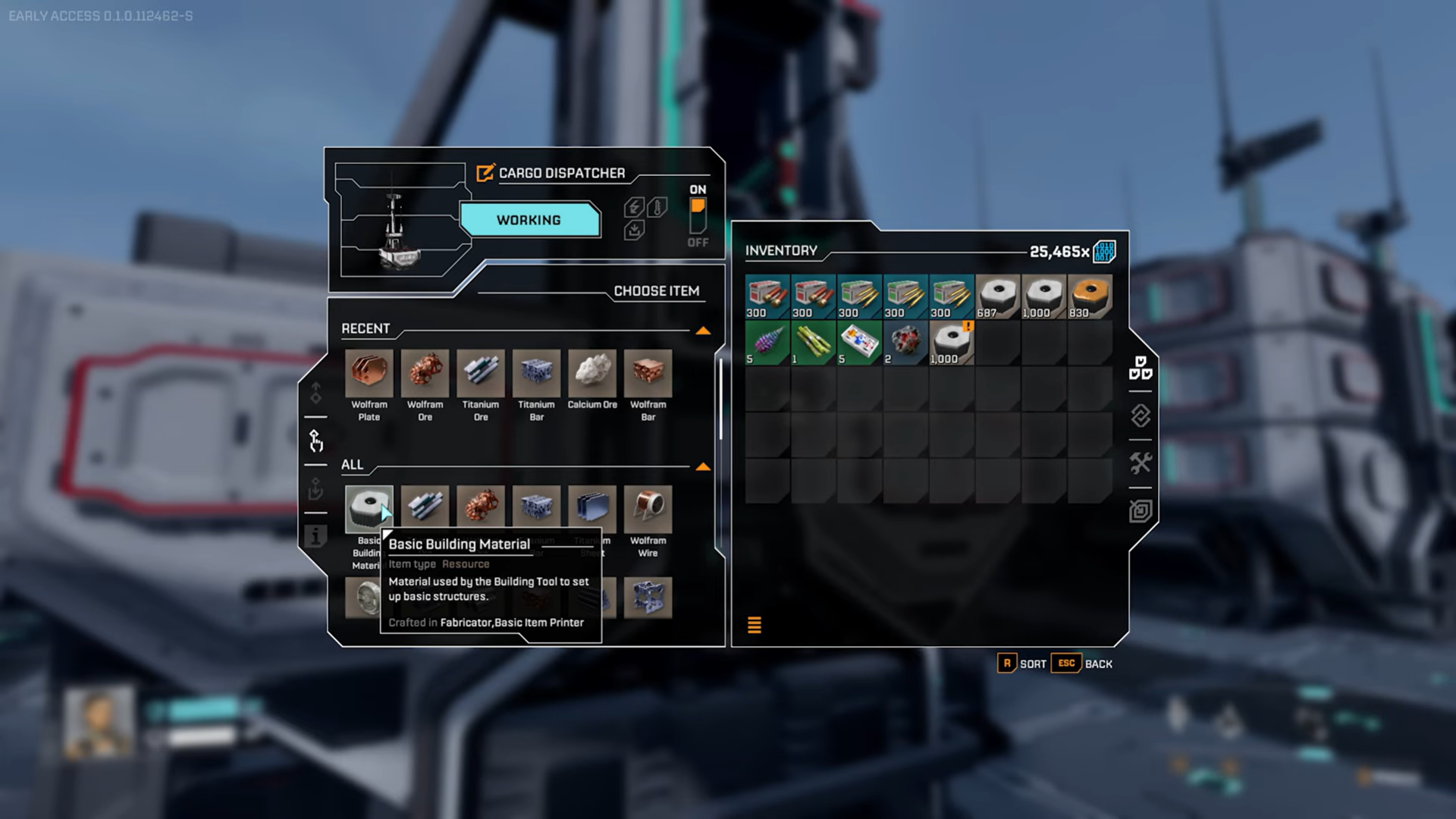Select Wolfram Bar from Recent items

648,373
